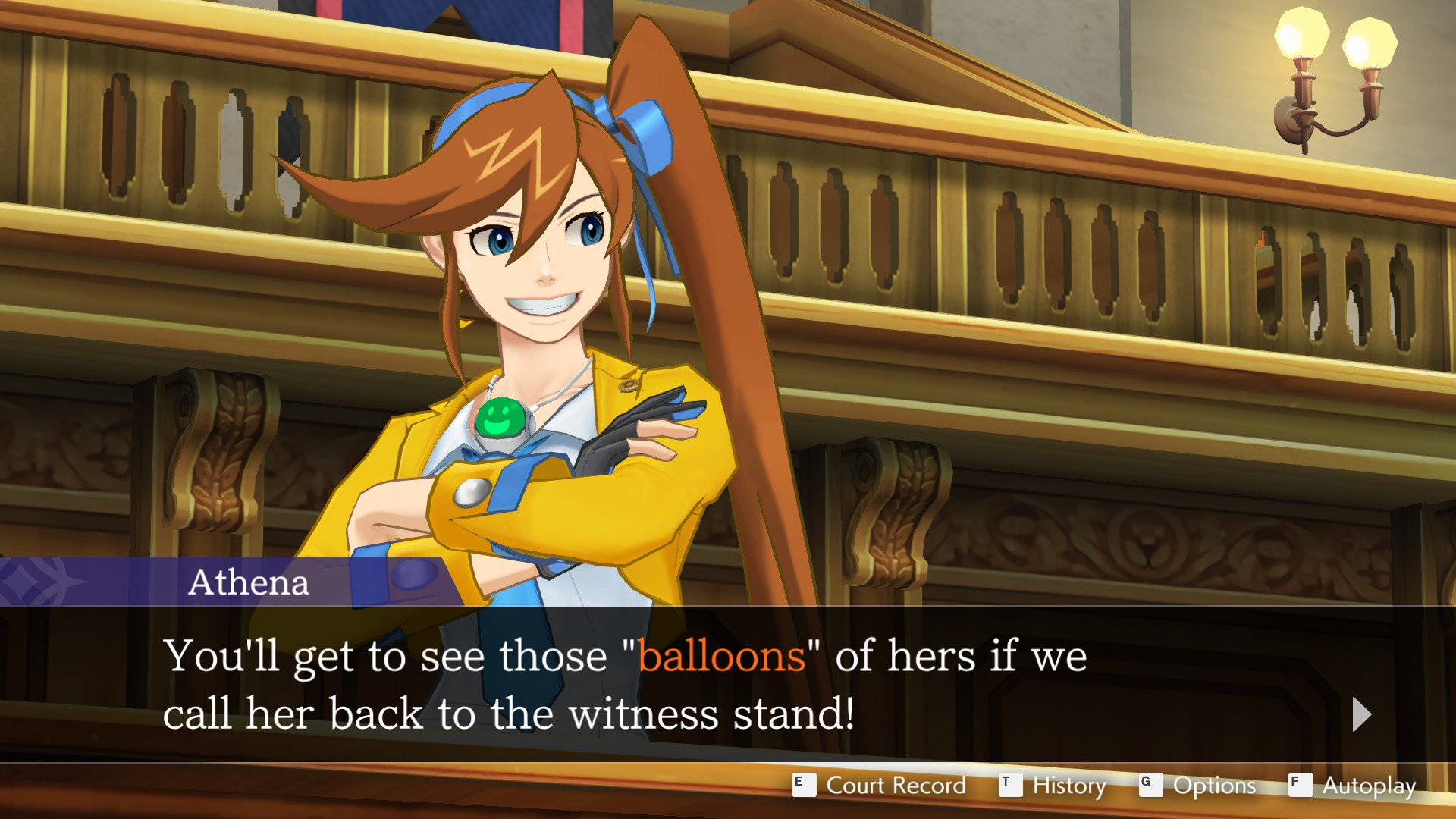Advance dialogue with the arrow indicator
Viewport: 1456px width, 819px height.
click(1362, 714)
